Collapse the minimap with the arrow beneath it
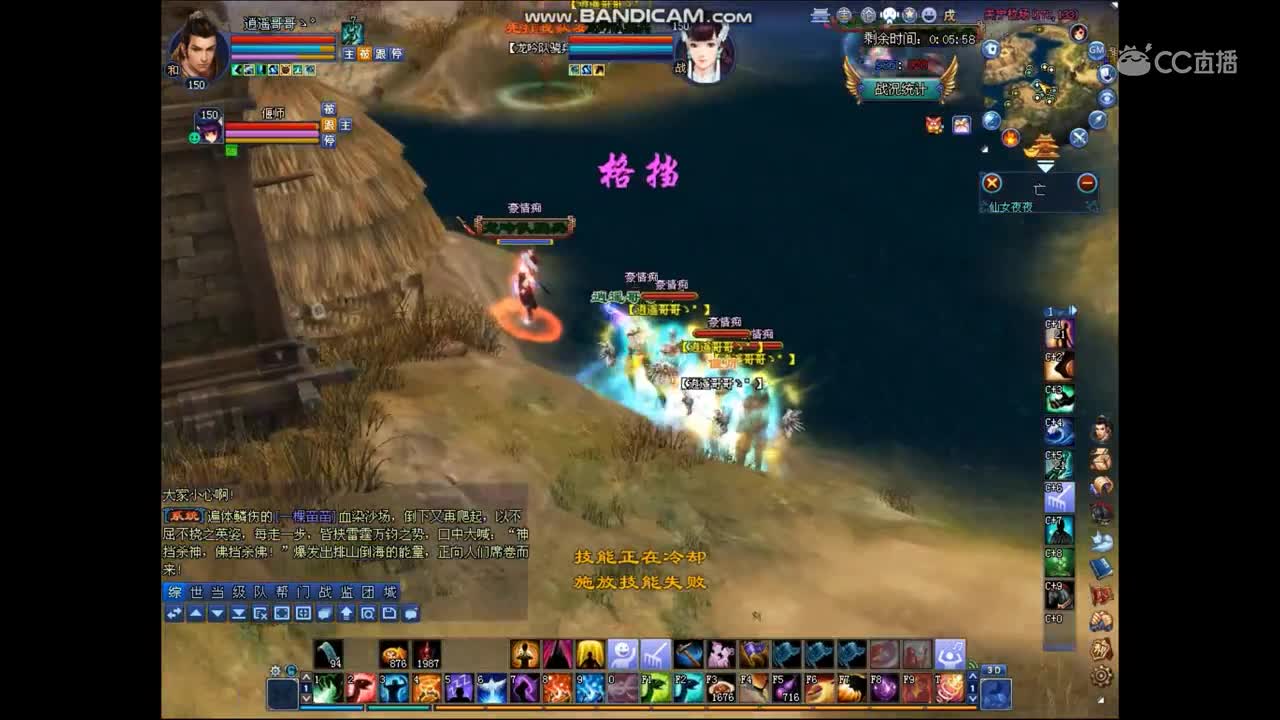The image size is (1280, 720). [1044, 164]
